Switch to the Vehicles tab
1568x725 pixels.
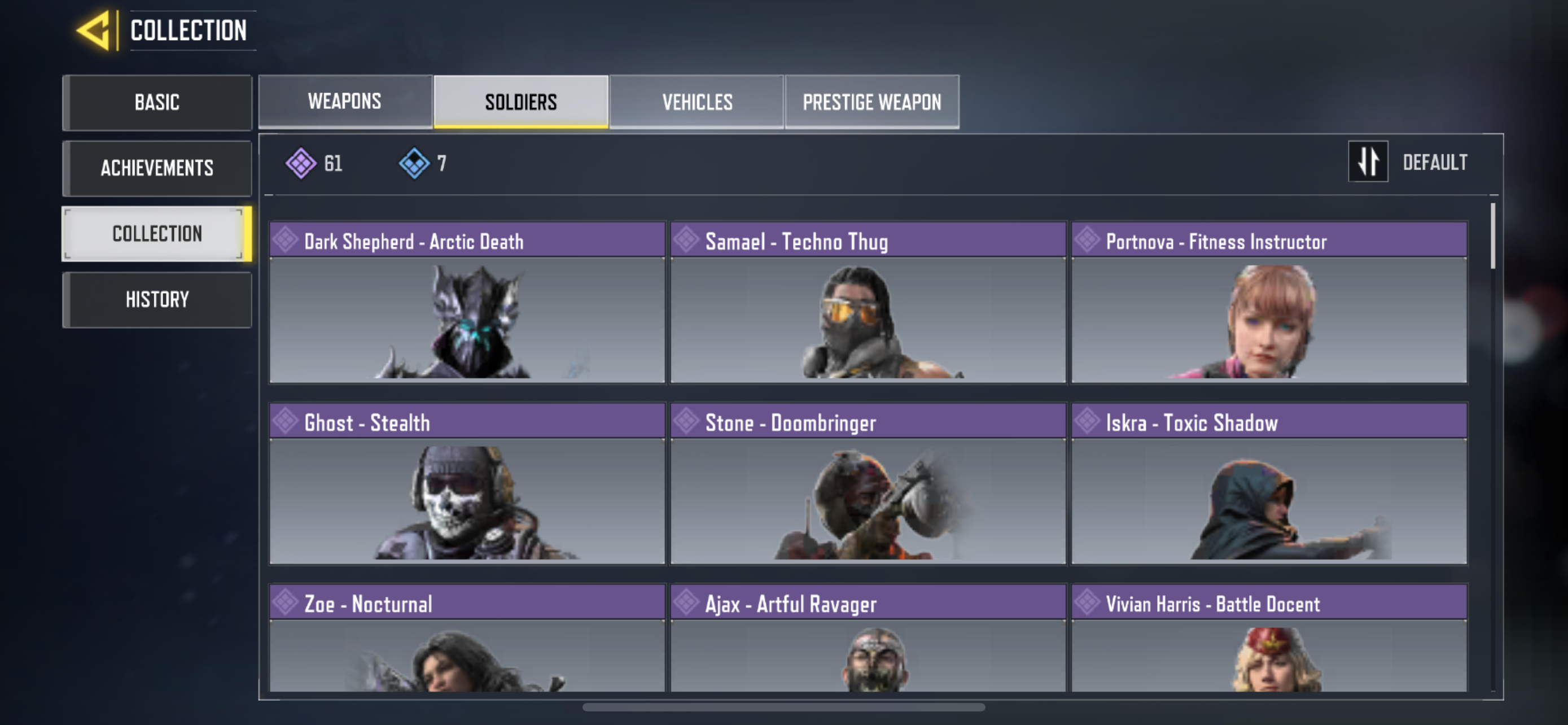tap(698, 101)
